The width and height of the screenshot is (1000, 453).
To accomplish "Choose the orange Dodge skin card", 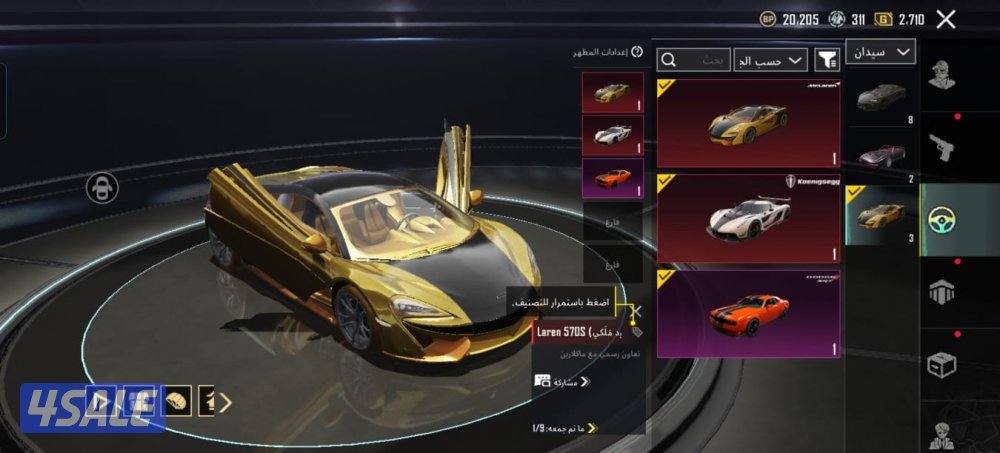I will 748,311.
